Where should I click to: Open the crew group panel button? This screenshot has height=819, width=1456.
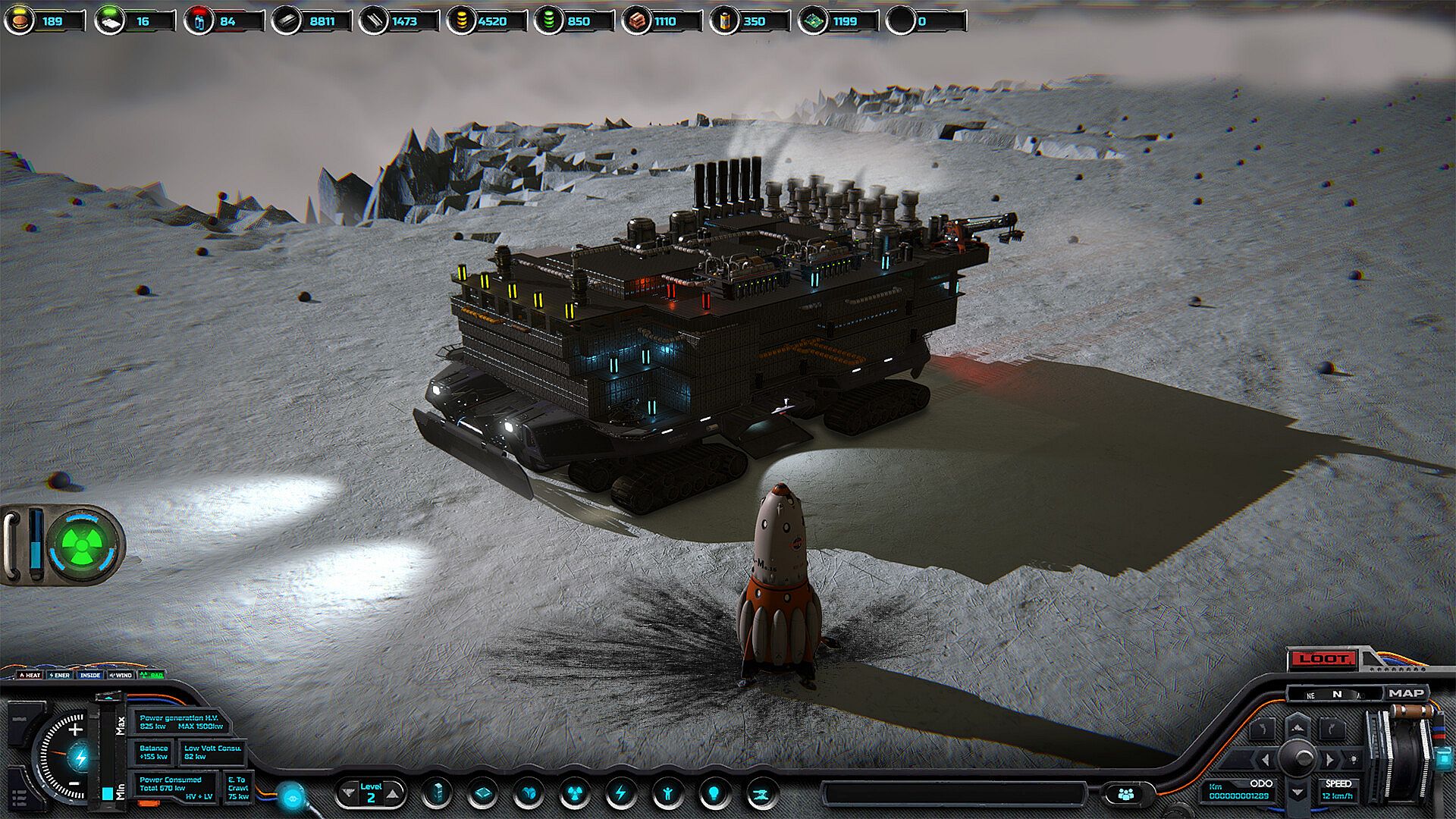tap(1125, 794)
